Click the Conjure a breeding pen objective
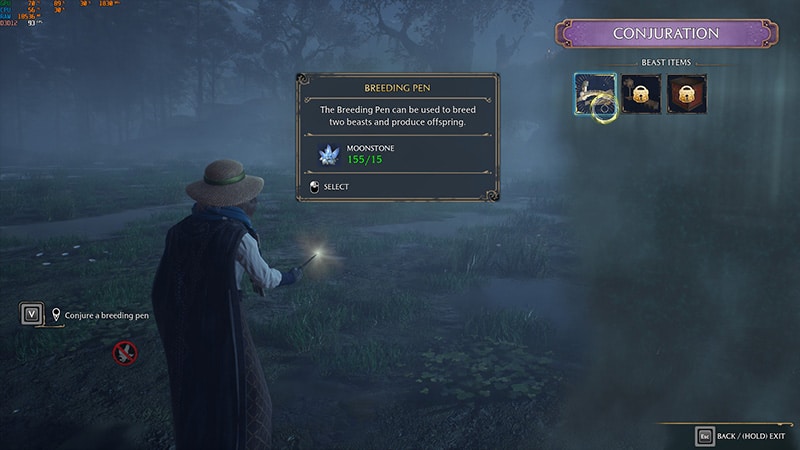The height and width of the screenshot is (450, 800). [107, 315]
